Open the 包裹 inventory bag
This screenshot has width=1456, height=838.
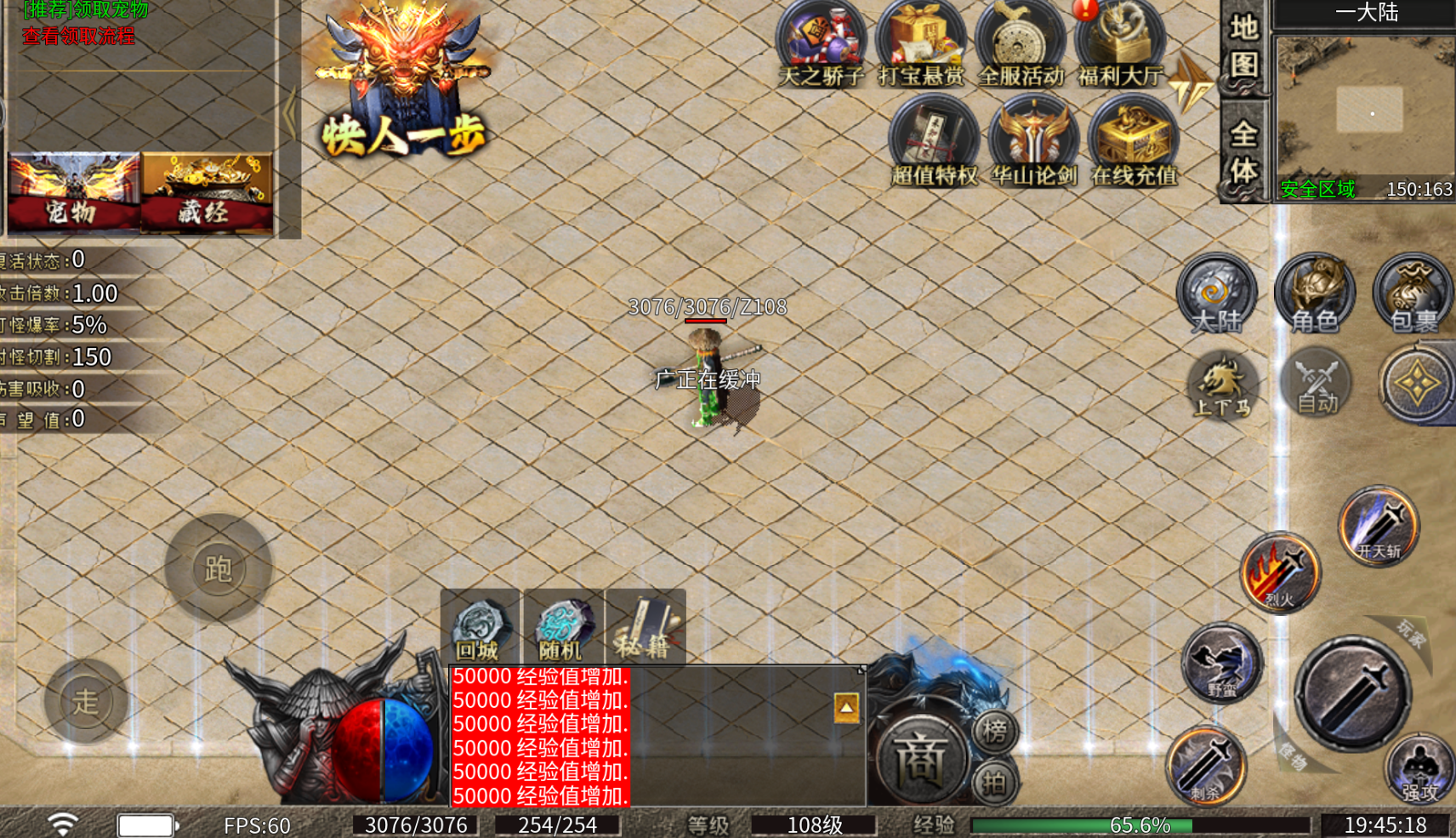click(x=1413, y=294)
